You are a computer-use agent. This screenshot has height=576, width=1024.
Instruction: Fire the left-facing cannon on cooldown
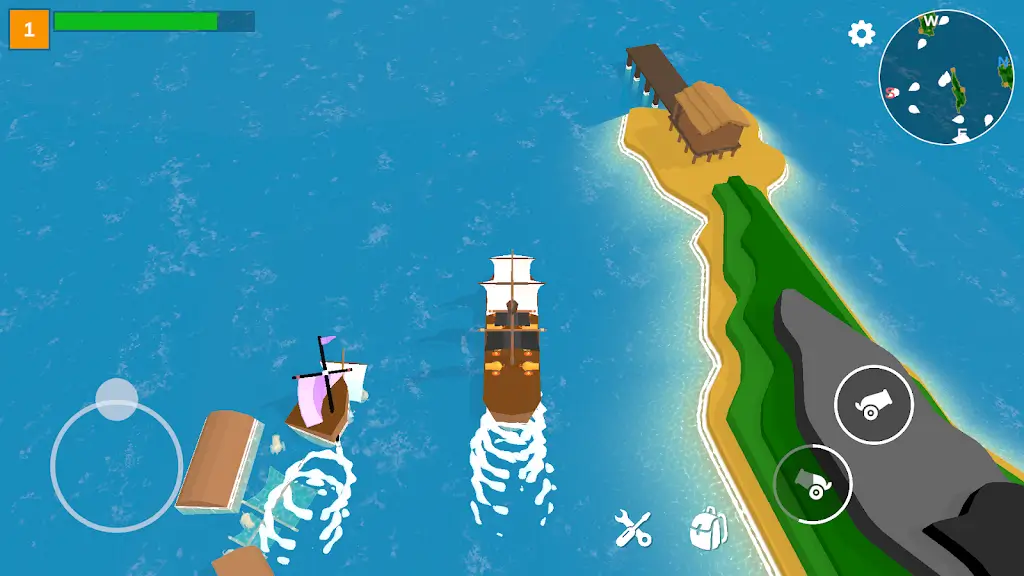click(813, 484)
